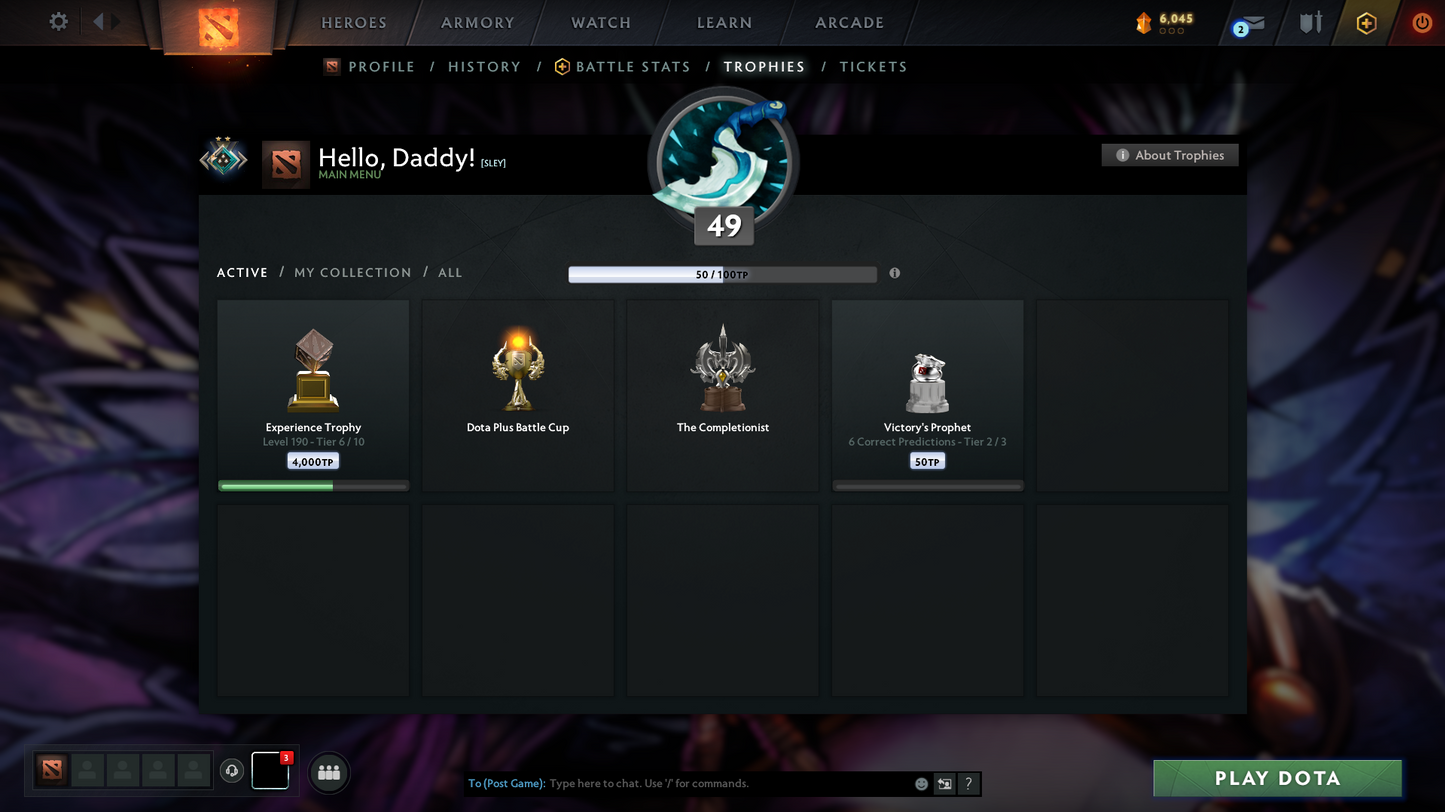Screen dimensions: 1445x812
Task: Click the About Trophies button
Action: coord(1170,155)
